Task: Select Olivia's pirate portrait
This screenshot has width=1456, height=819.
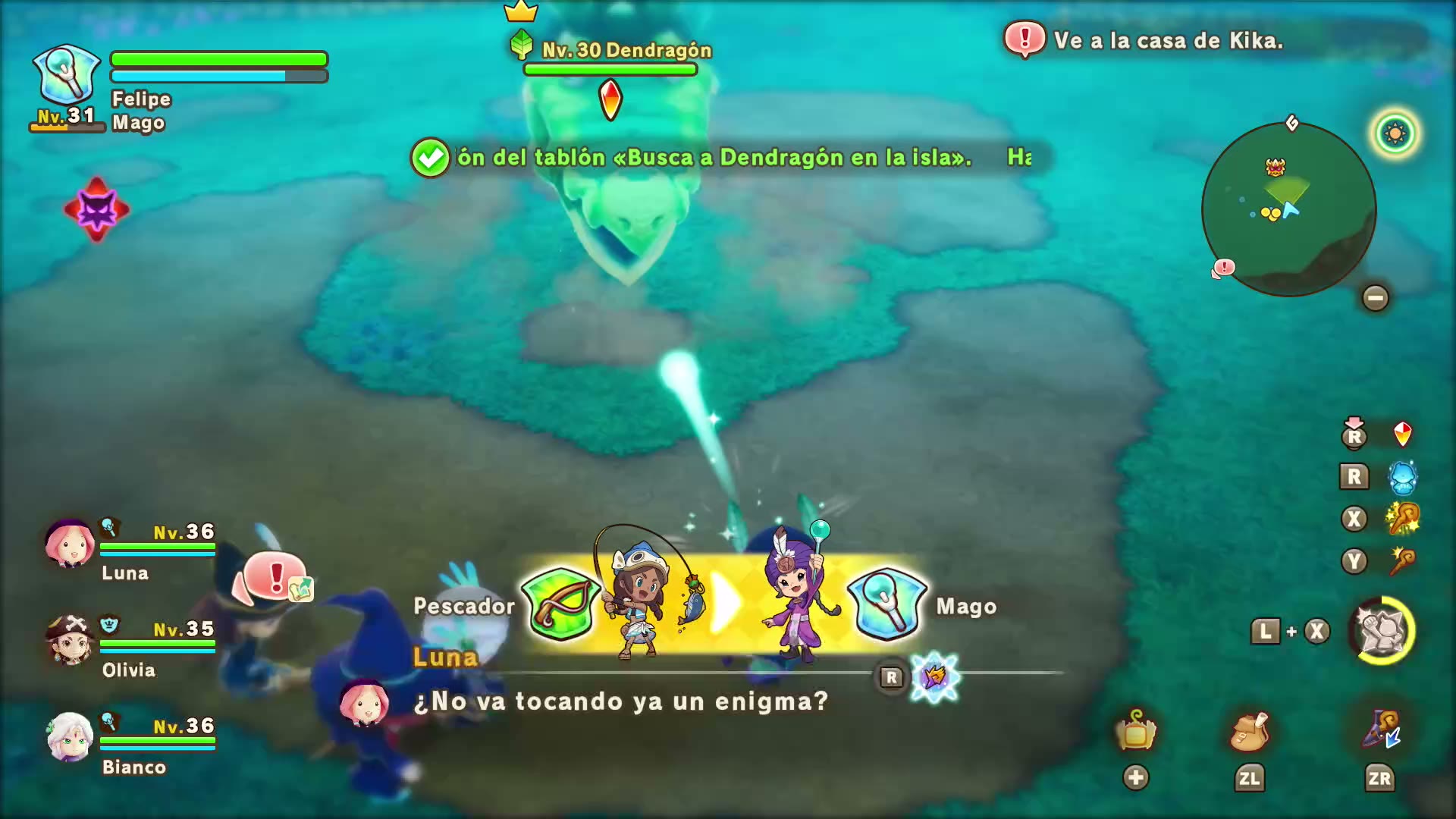Action: [70, 641]
